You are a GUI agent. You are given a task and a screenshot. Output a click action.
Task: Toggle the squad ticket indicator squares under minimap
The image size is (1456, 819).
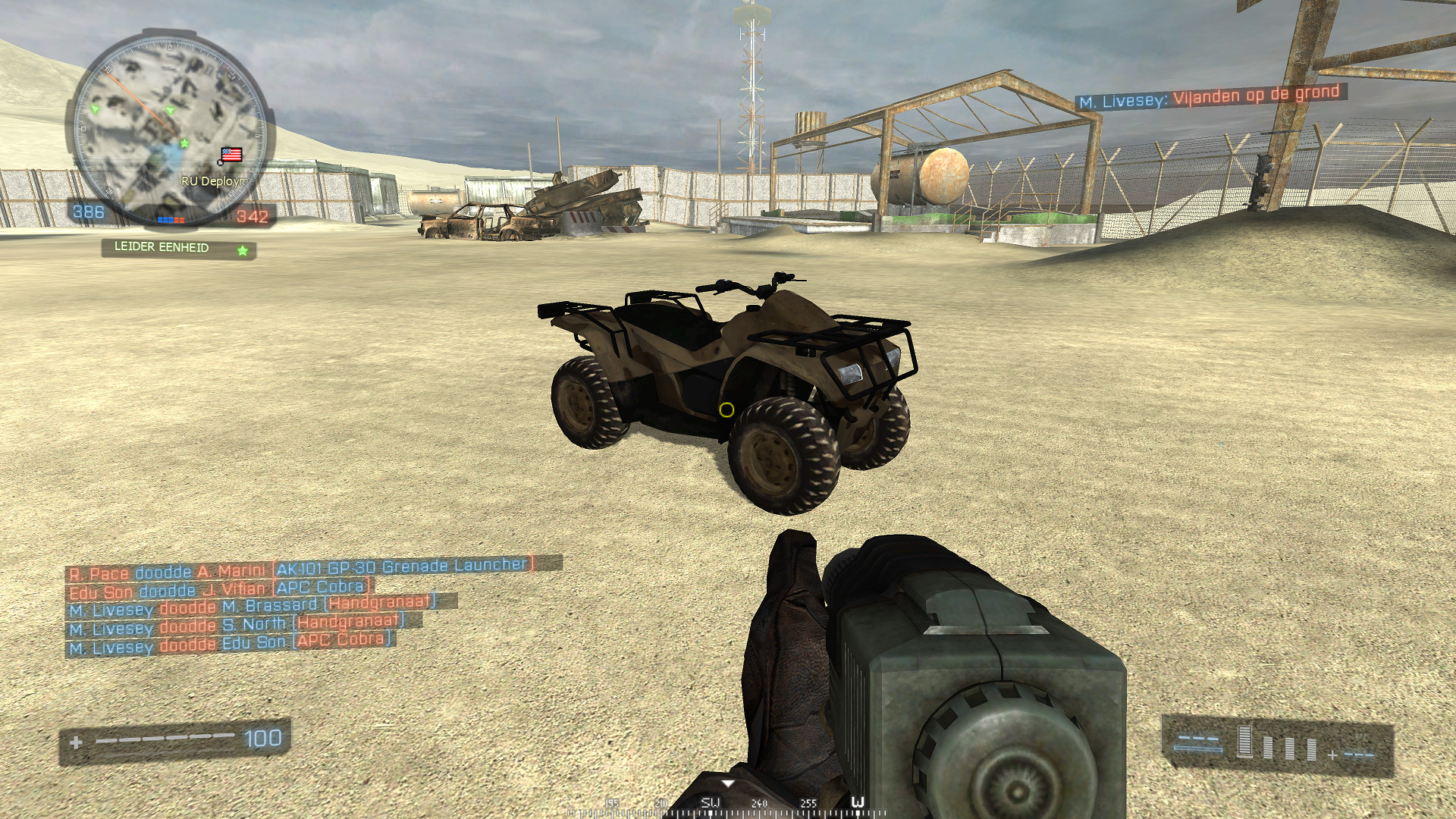coord(170,220)
